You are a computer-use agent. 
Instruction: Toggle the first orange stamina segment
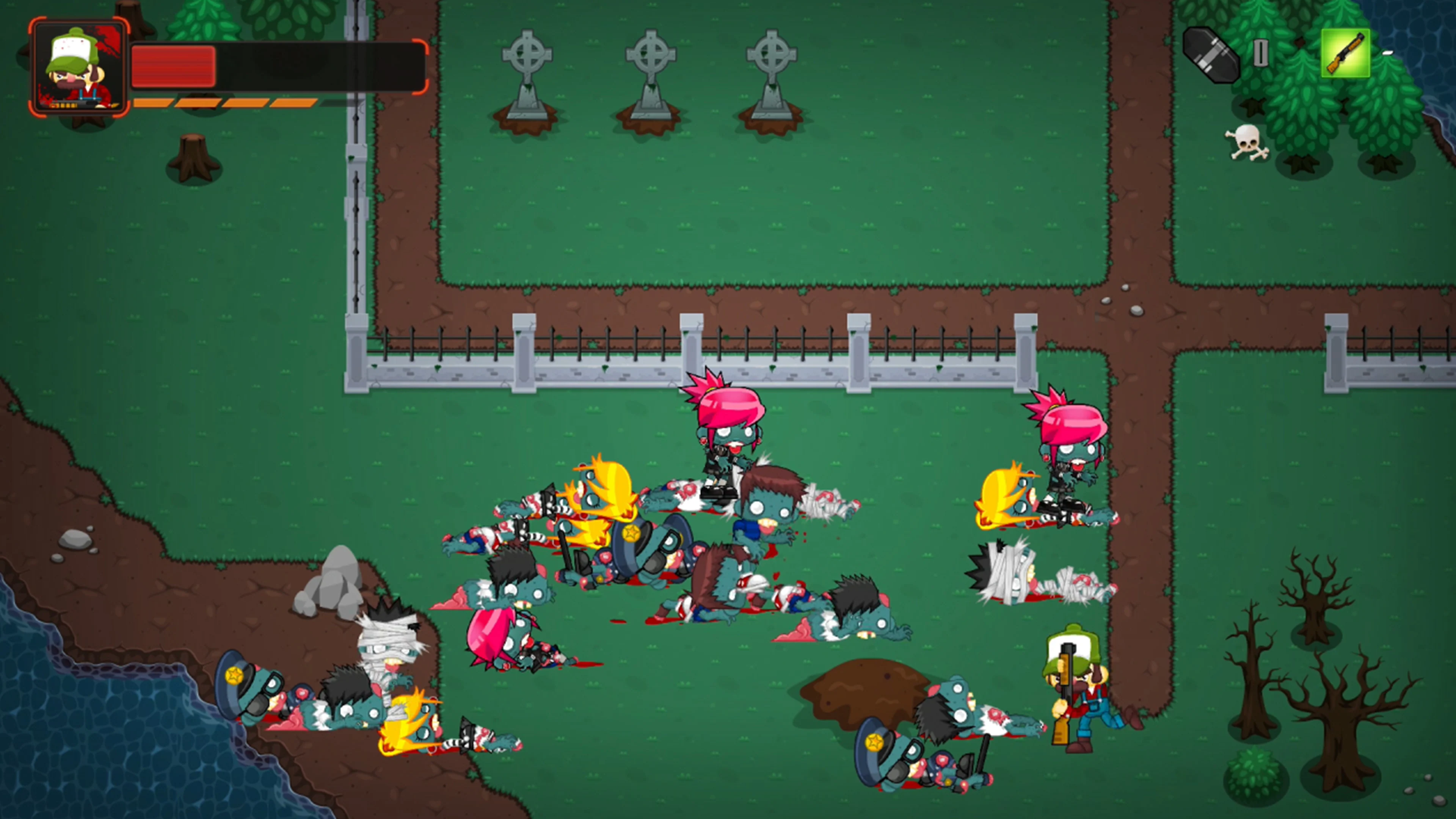pos(154,104)
